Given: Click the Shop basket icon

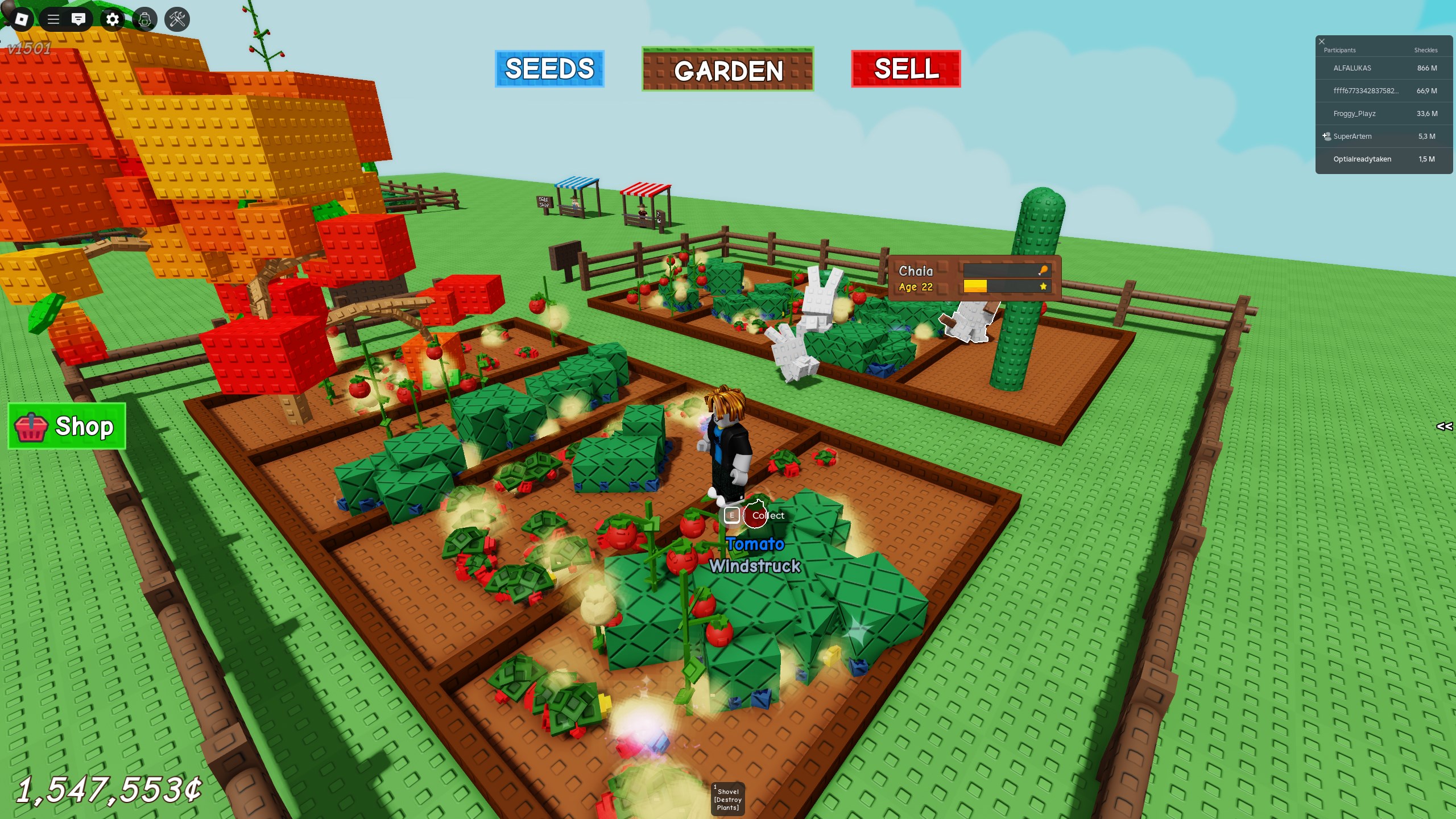Looking at the screenshot, I should coord(32,427).
